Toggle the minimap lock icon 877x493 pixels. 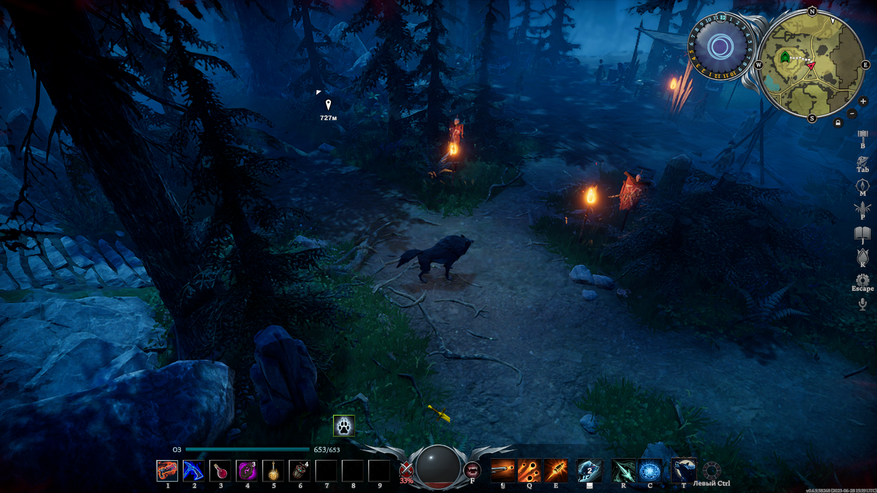click(x=838, y=122)
